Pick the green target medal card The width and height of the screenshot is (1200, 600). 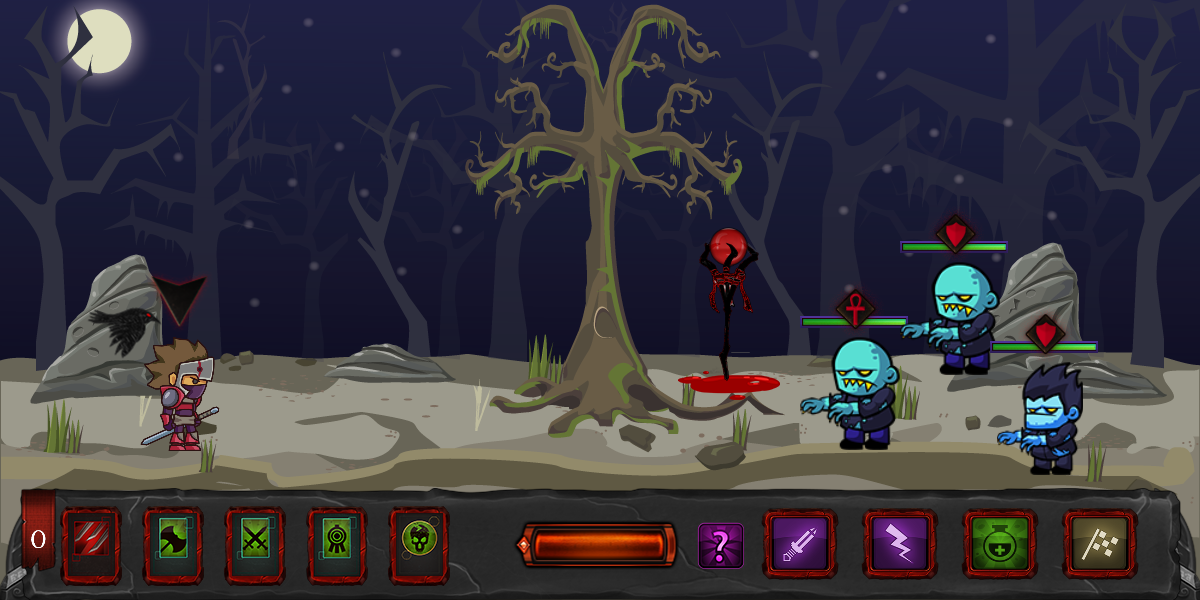[337, 545]
